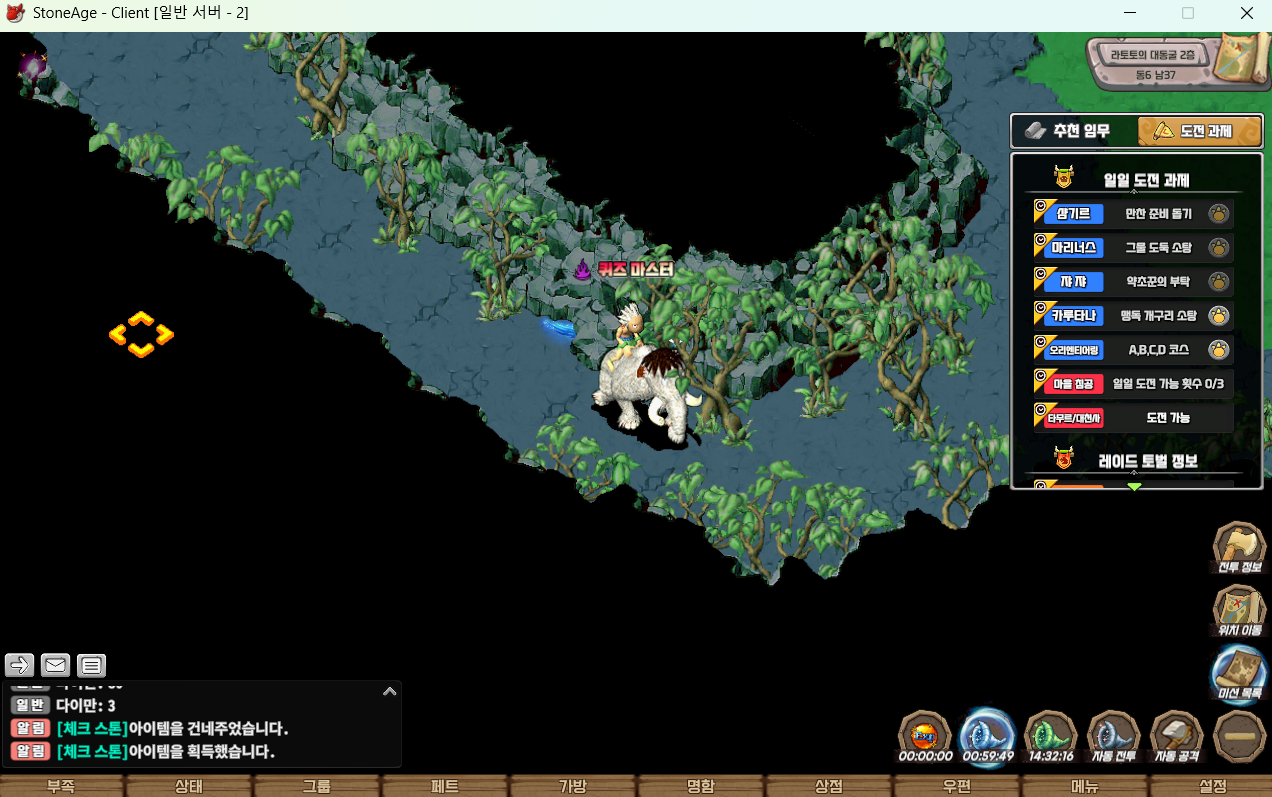Open the 페트 pet menu
The height and width of the screenshot is (797, 1272).
coord(445,786)
